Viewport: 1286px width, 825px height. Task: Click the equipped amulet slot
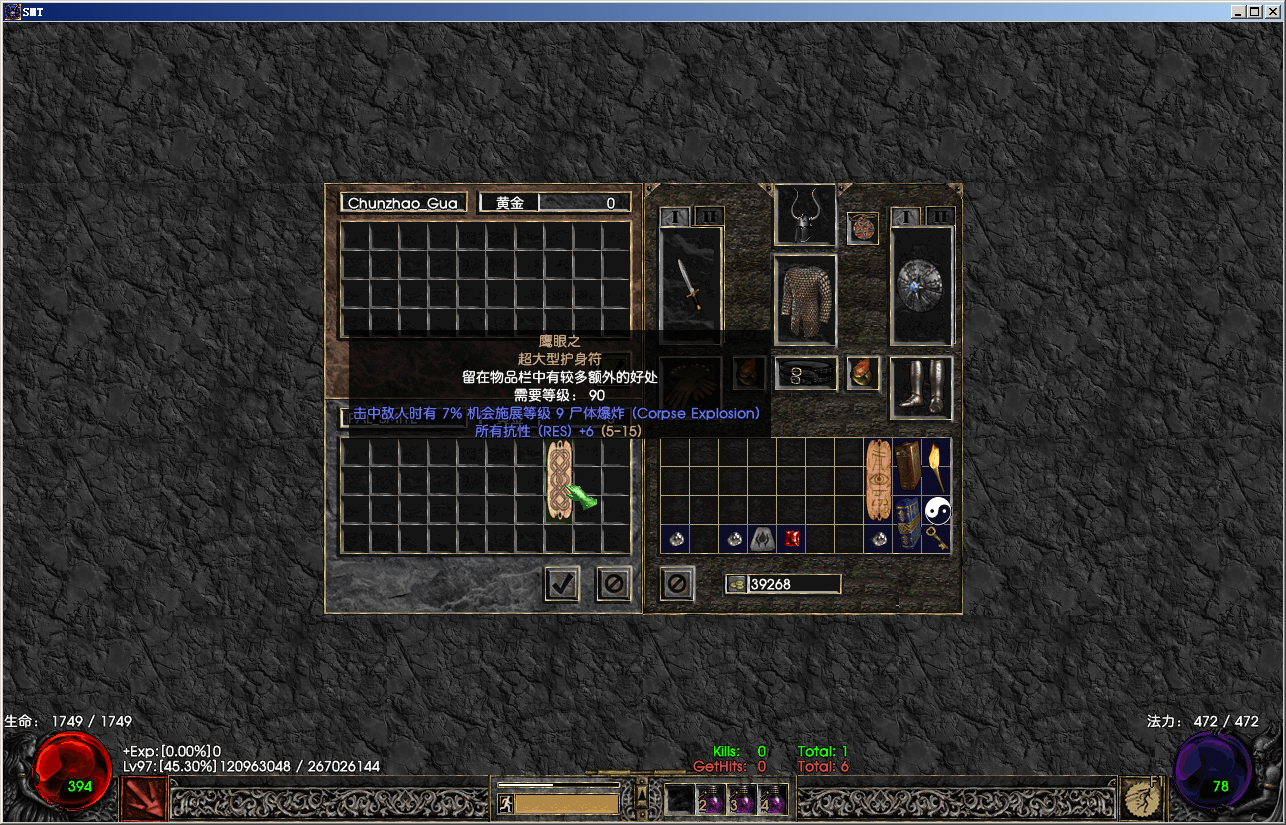[863, 228]
